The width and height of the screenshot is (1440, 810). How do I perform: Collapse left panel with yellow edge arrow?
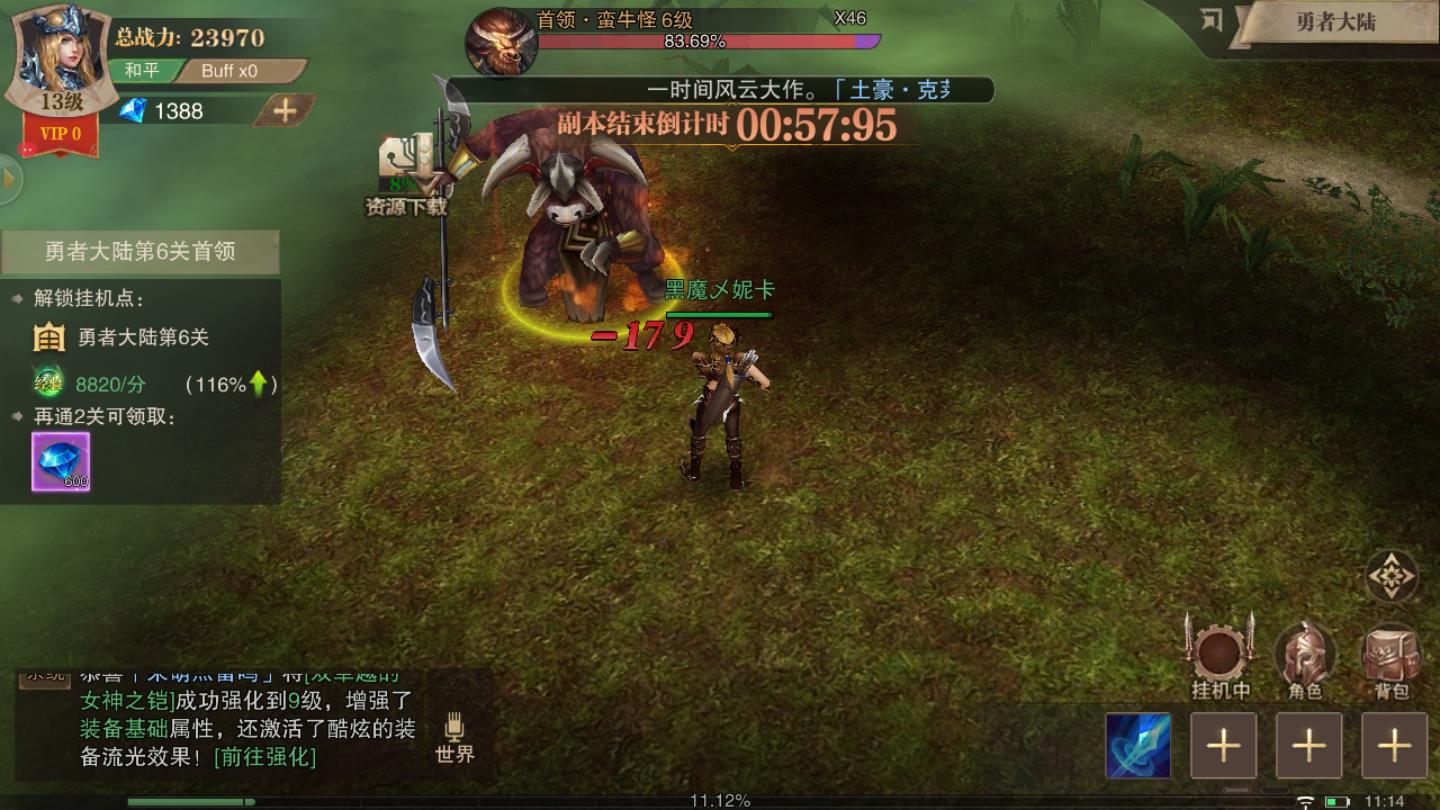pyautogui.click(x=8, y=180)
